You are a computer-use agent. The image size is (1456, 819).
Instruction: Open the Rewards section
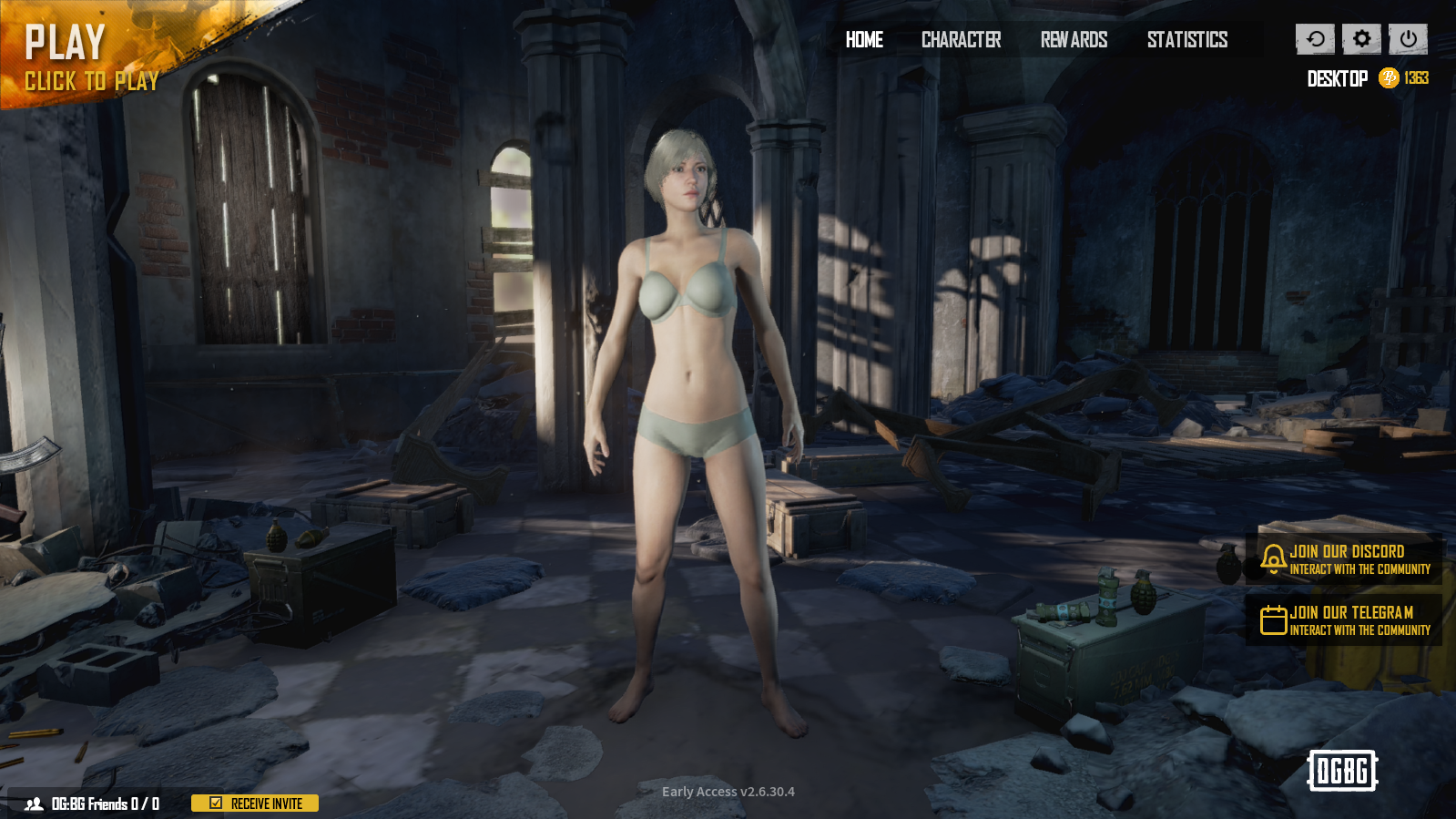point(1075,40)
